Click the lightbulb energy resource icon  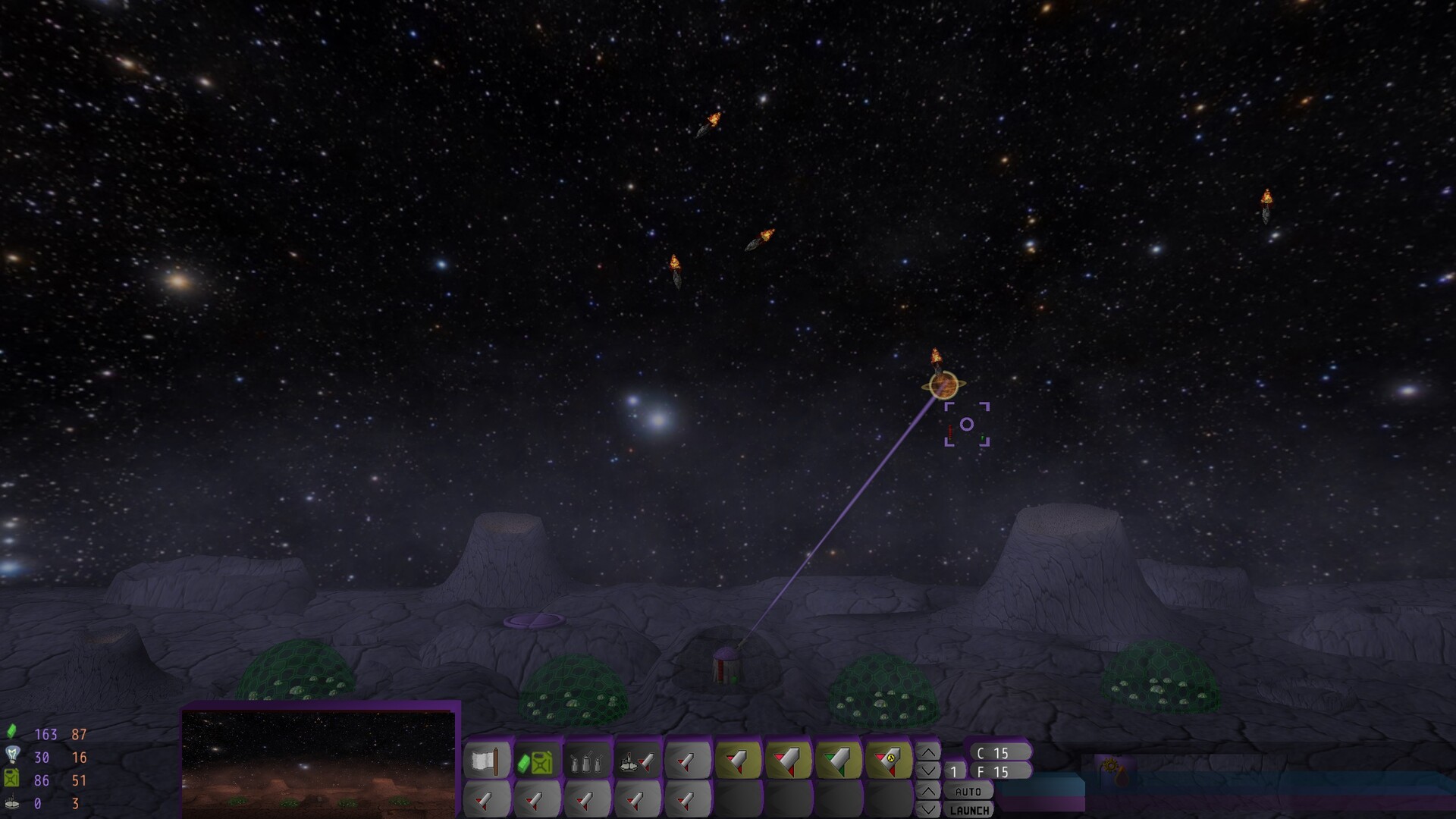tap(11, 755)
